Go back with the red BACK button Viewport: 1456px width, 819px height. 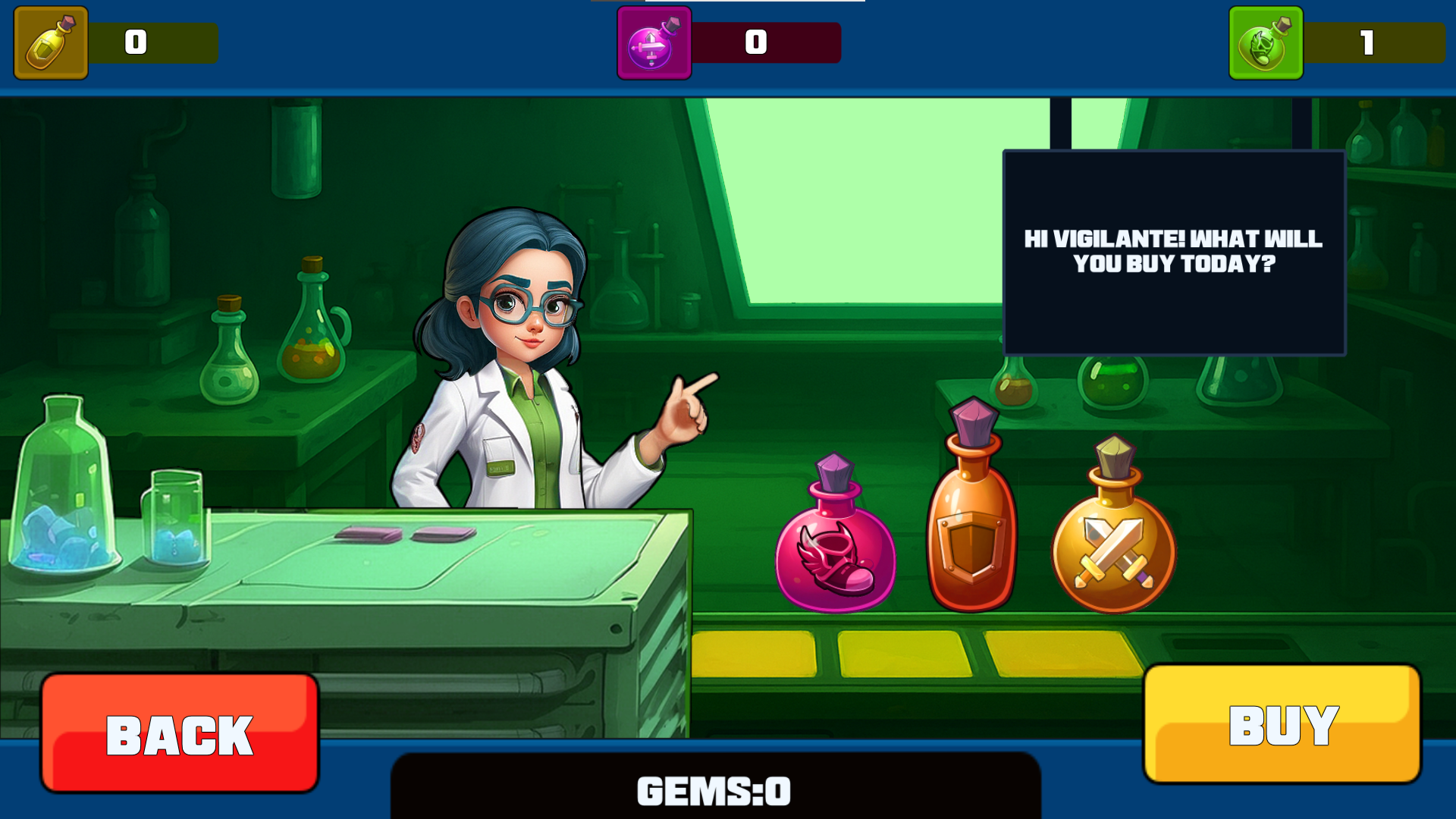(x=180, y=733)
